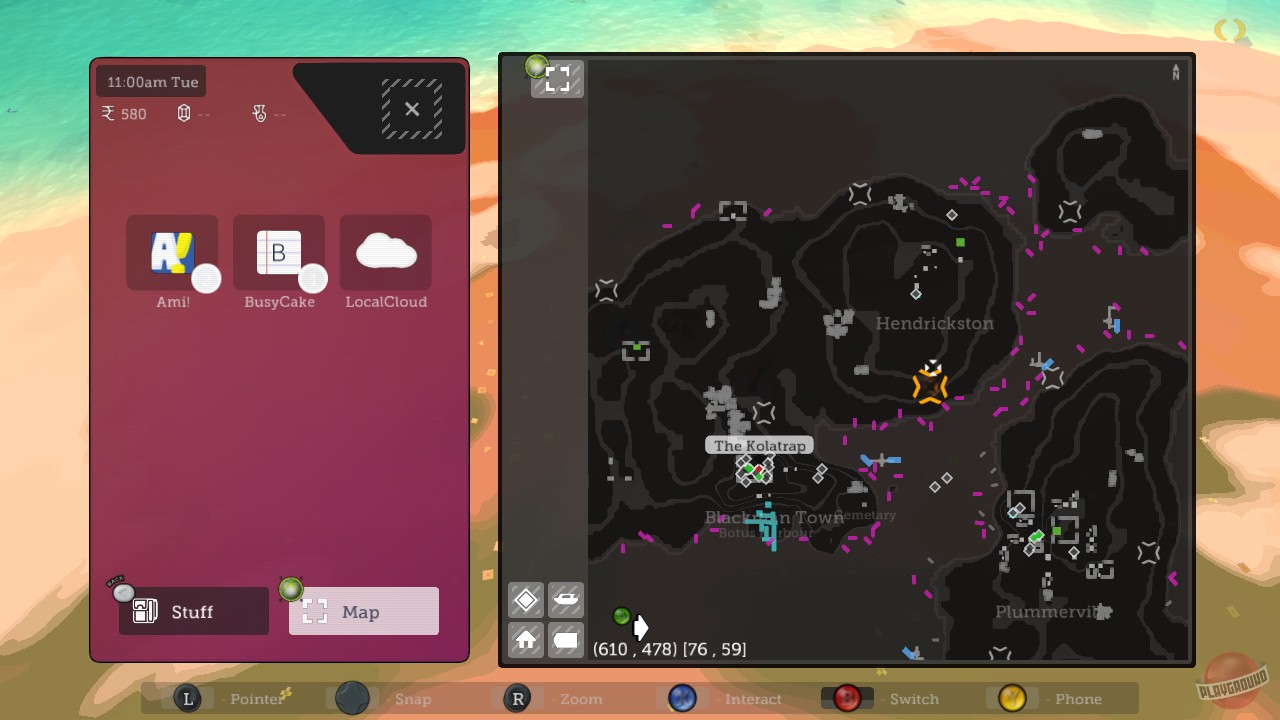Toggle the boat filter on the map
This screenshot has height=720, width=1280.
pyautogui.click(x=566, y=599)
